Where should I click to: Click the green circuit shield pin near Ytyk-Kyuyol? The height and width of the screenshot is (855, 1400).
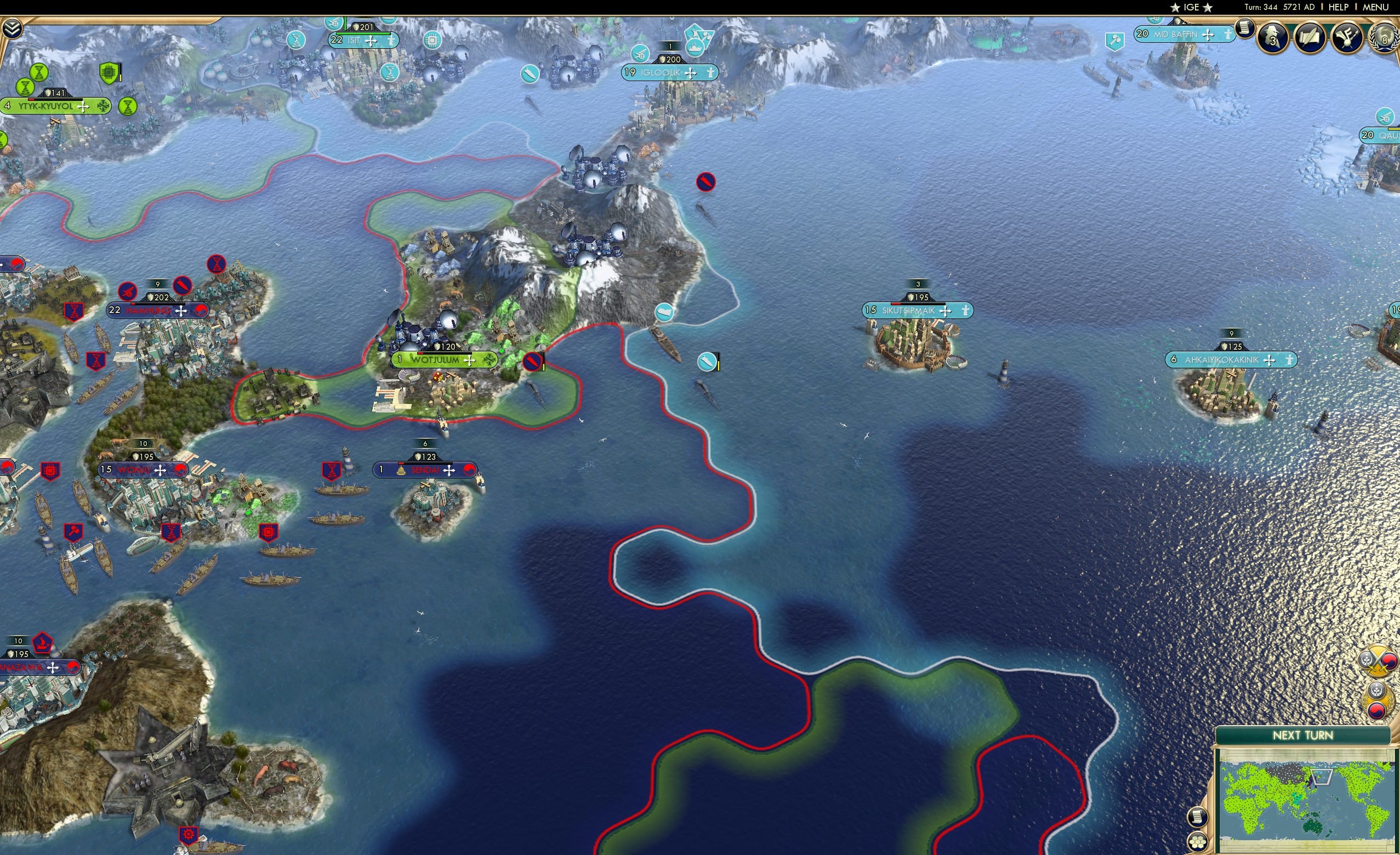click(x=110, y=72)
